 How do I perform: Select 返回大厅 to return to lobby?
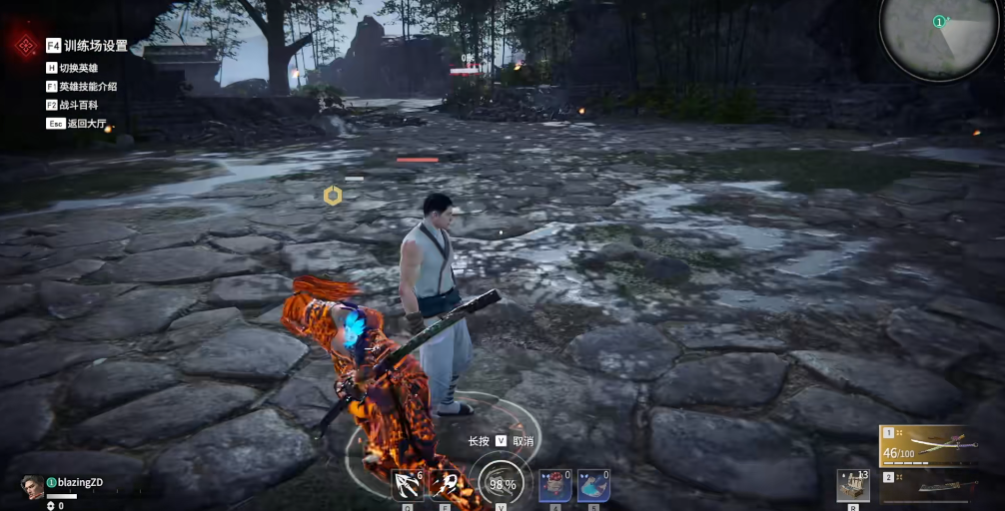tap(85, 124)
